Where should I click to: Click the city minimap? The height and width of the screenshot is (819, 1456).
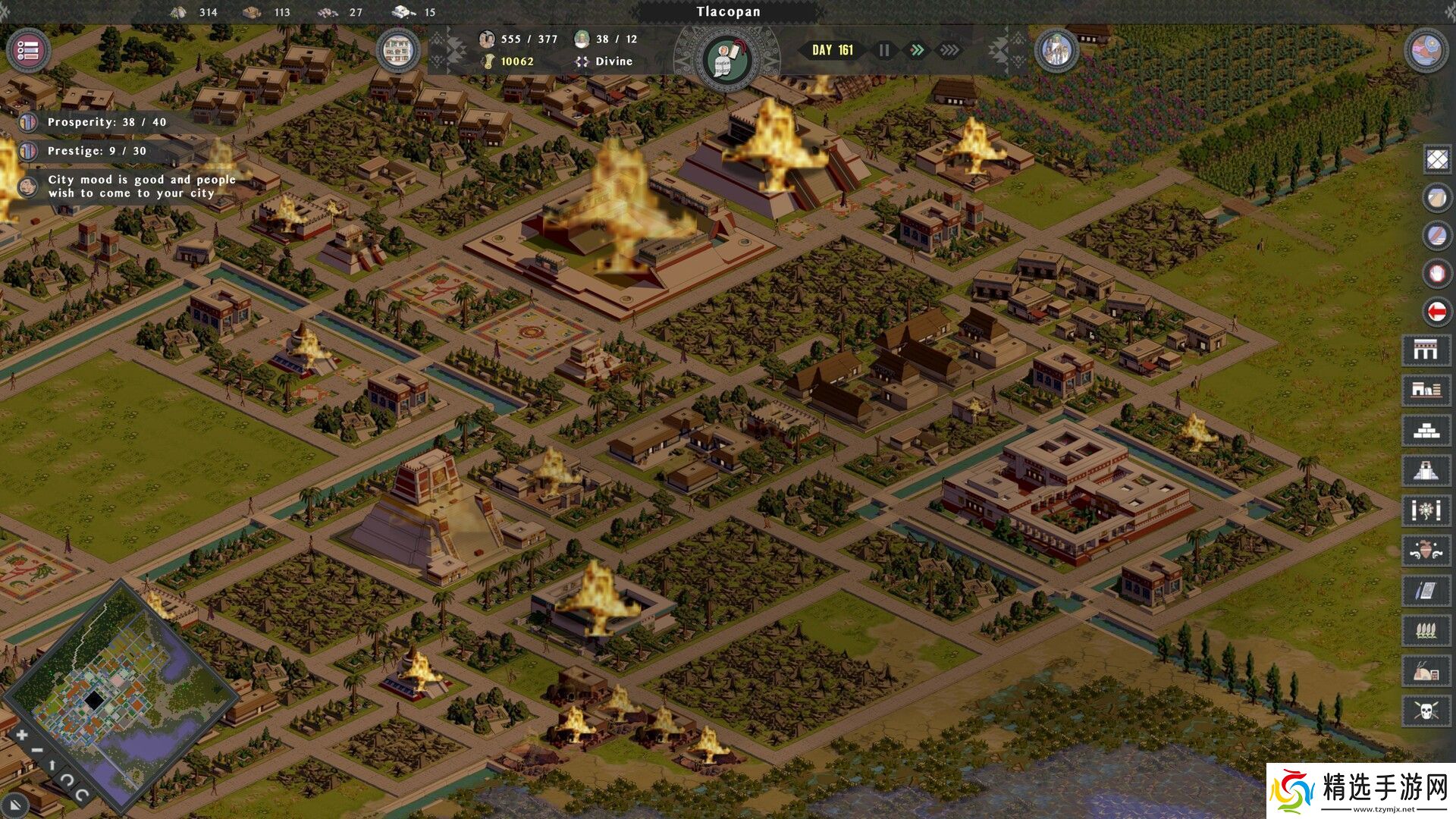click(x=121, y=690)
